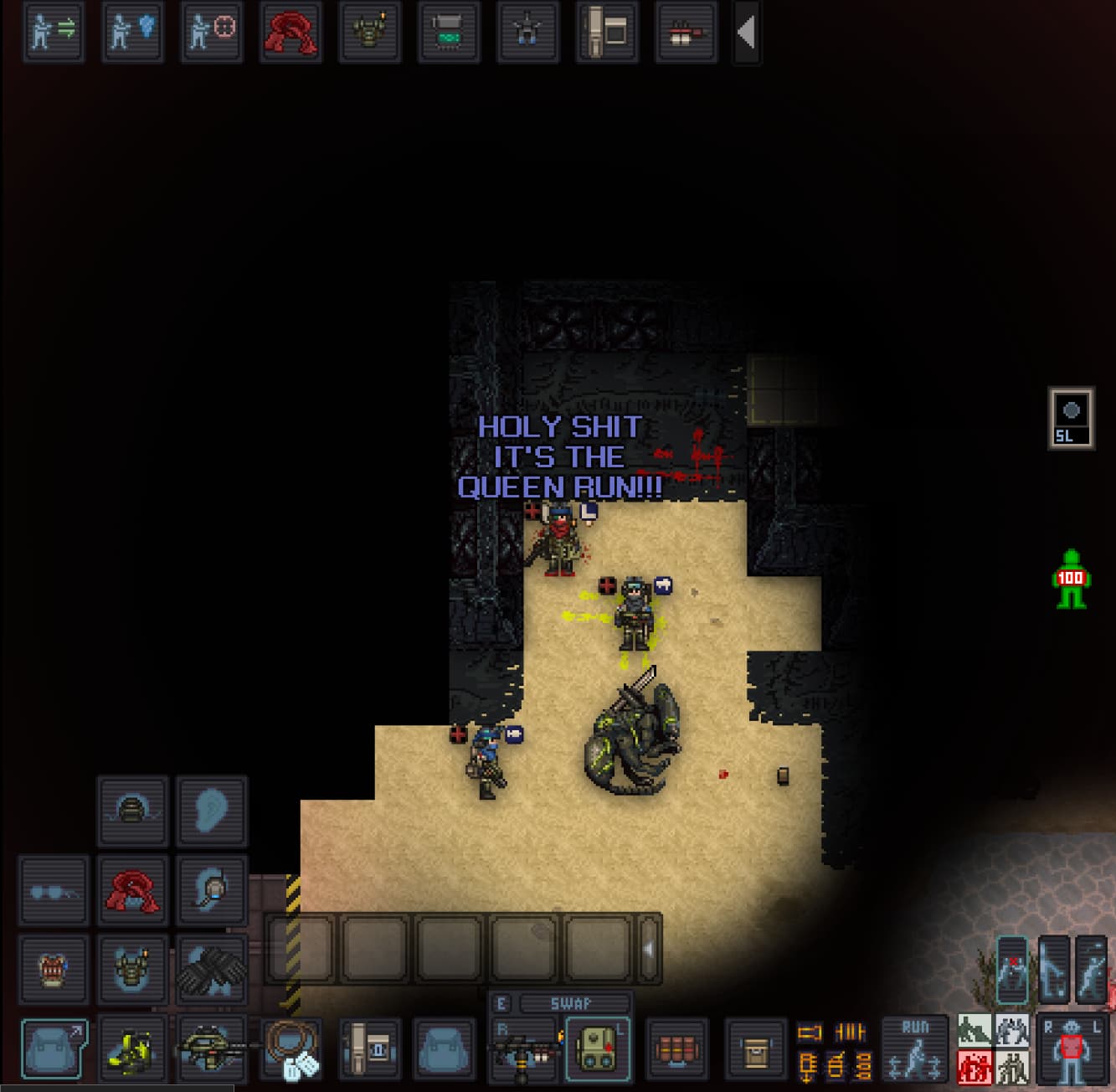Select the radio headset ear slot
1116x1092 pixels.
click(211, 890)
